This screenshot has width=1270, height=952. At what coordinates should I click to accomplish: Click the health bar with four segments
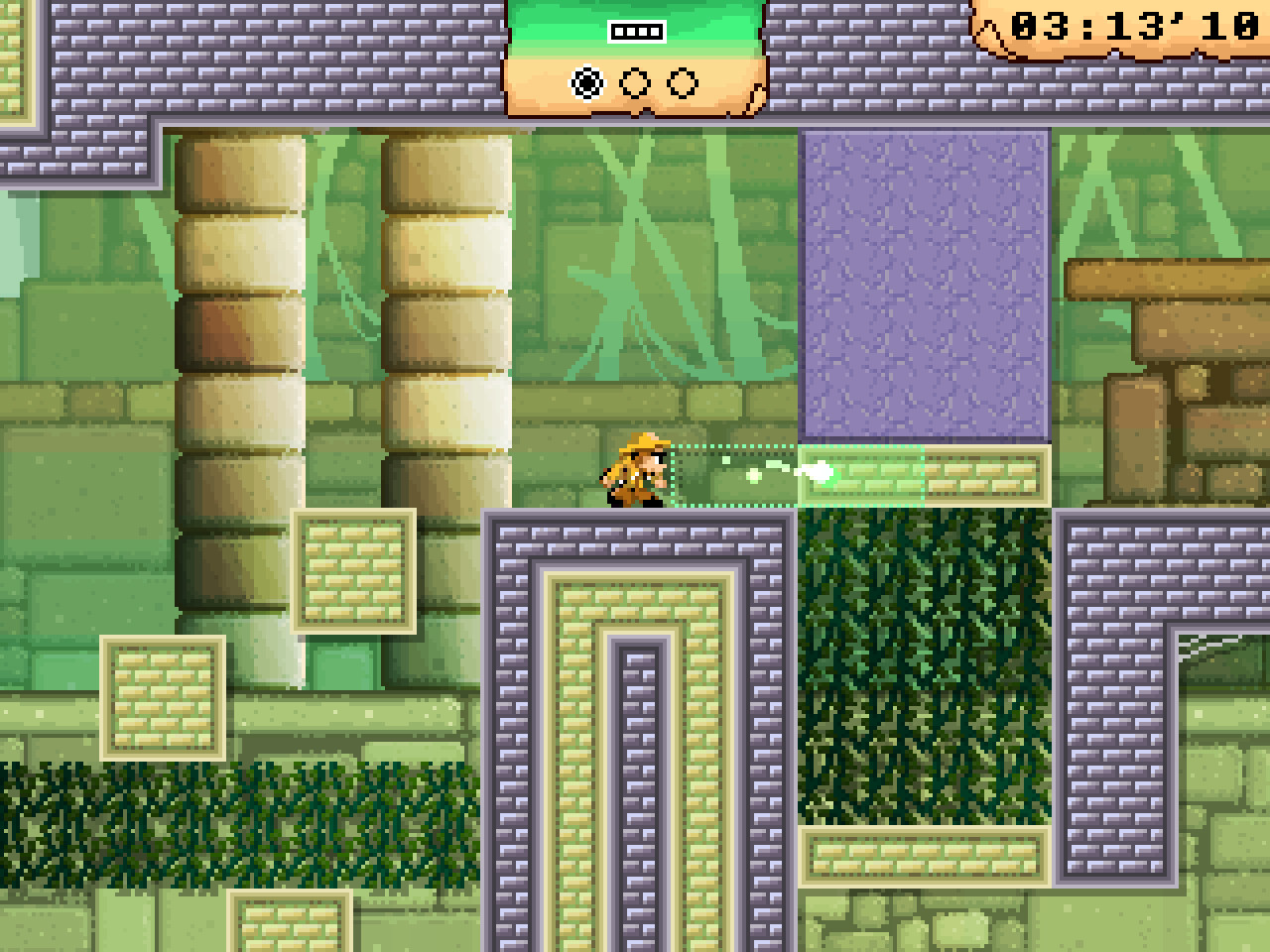635,31
